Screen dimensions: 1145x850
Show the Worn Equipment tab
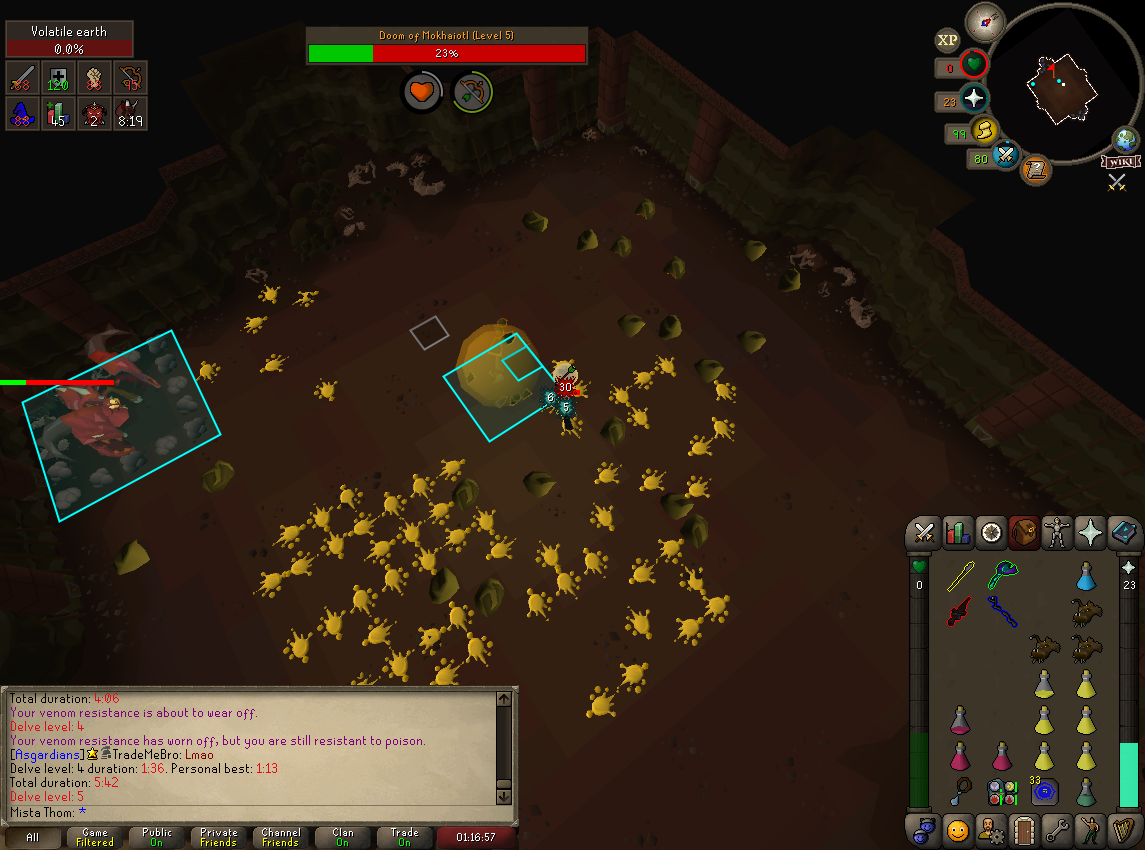point(1056,533)
